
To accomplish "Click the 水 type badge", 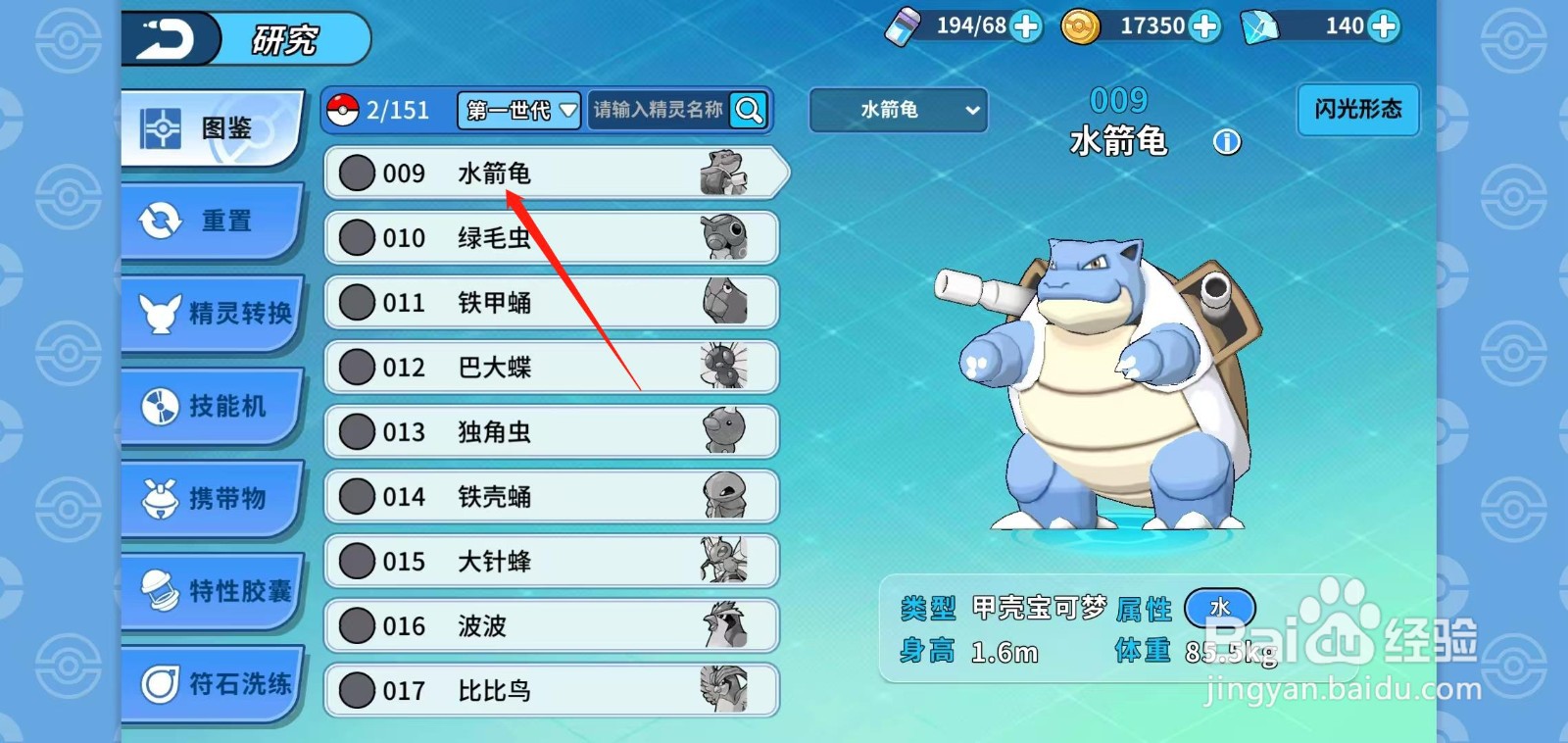I will (x=1220, y=608).
